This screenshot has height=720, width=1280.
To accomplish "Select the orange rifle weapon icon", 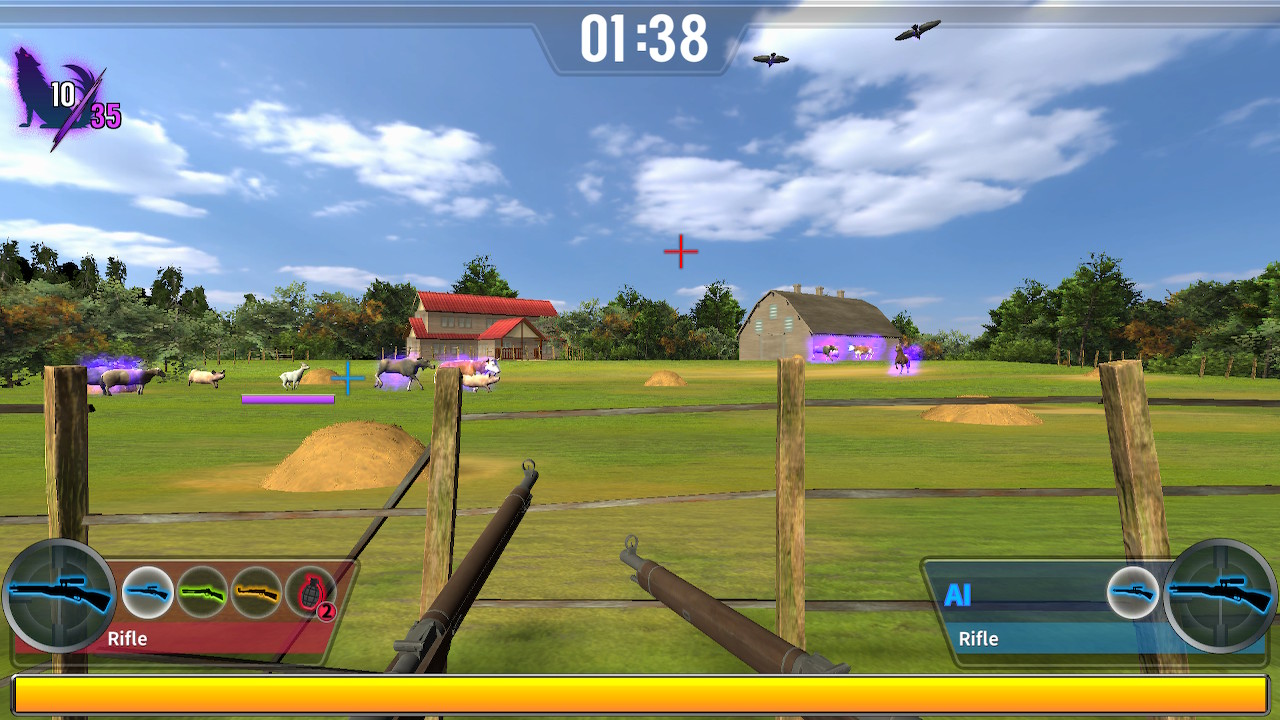I will 257,592.
